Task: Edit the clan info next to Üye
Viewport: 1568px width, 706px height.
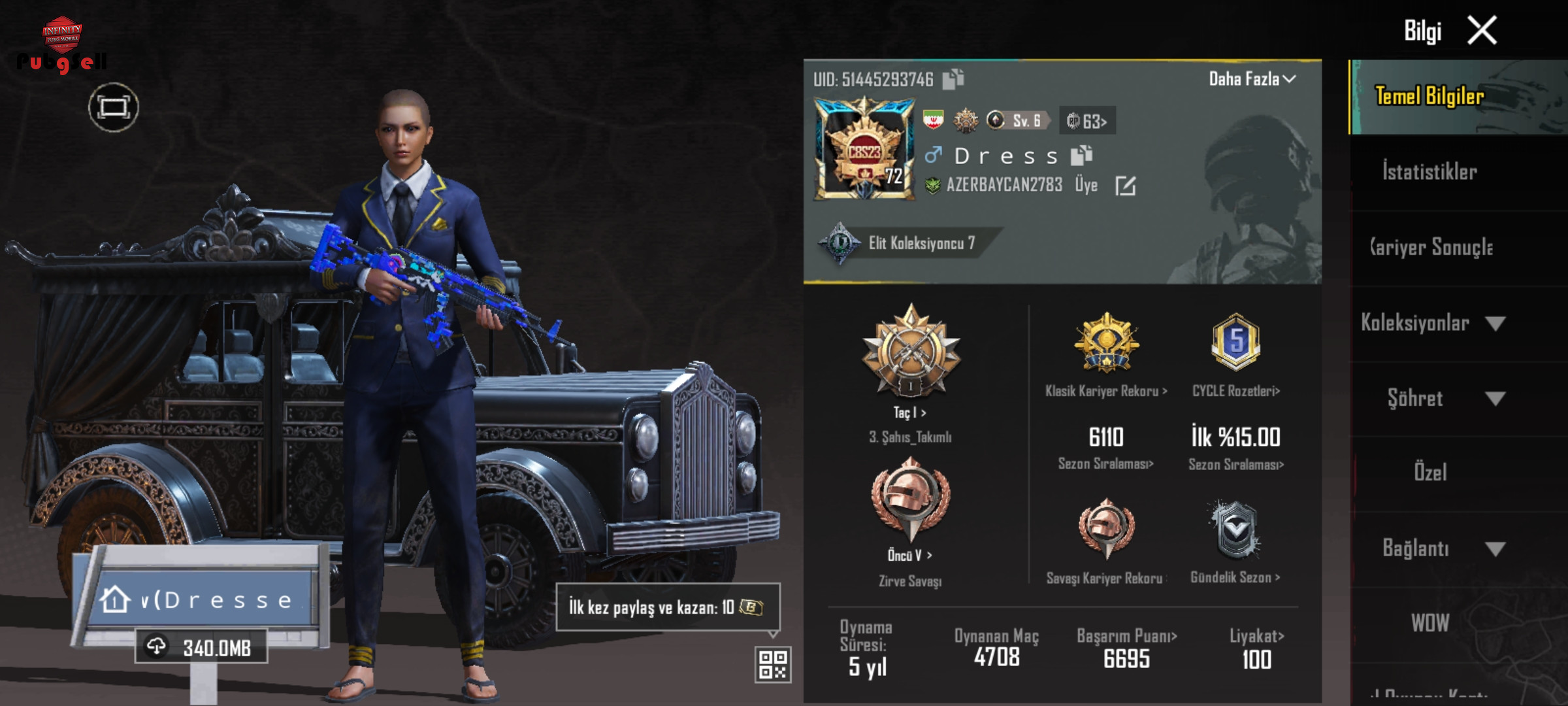Action: pyautogui.click(x=1125, y=186)
